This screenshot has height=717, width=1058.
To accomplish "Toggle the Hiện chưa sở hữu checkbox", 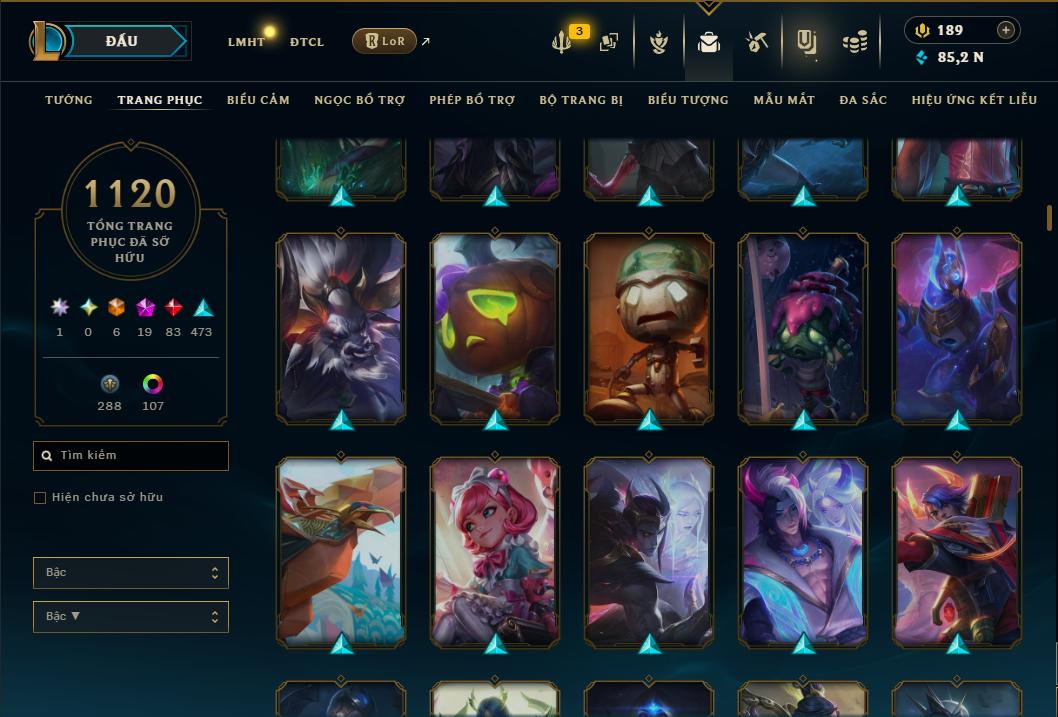I will click(40, 498).
